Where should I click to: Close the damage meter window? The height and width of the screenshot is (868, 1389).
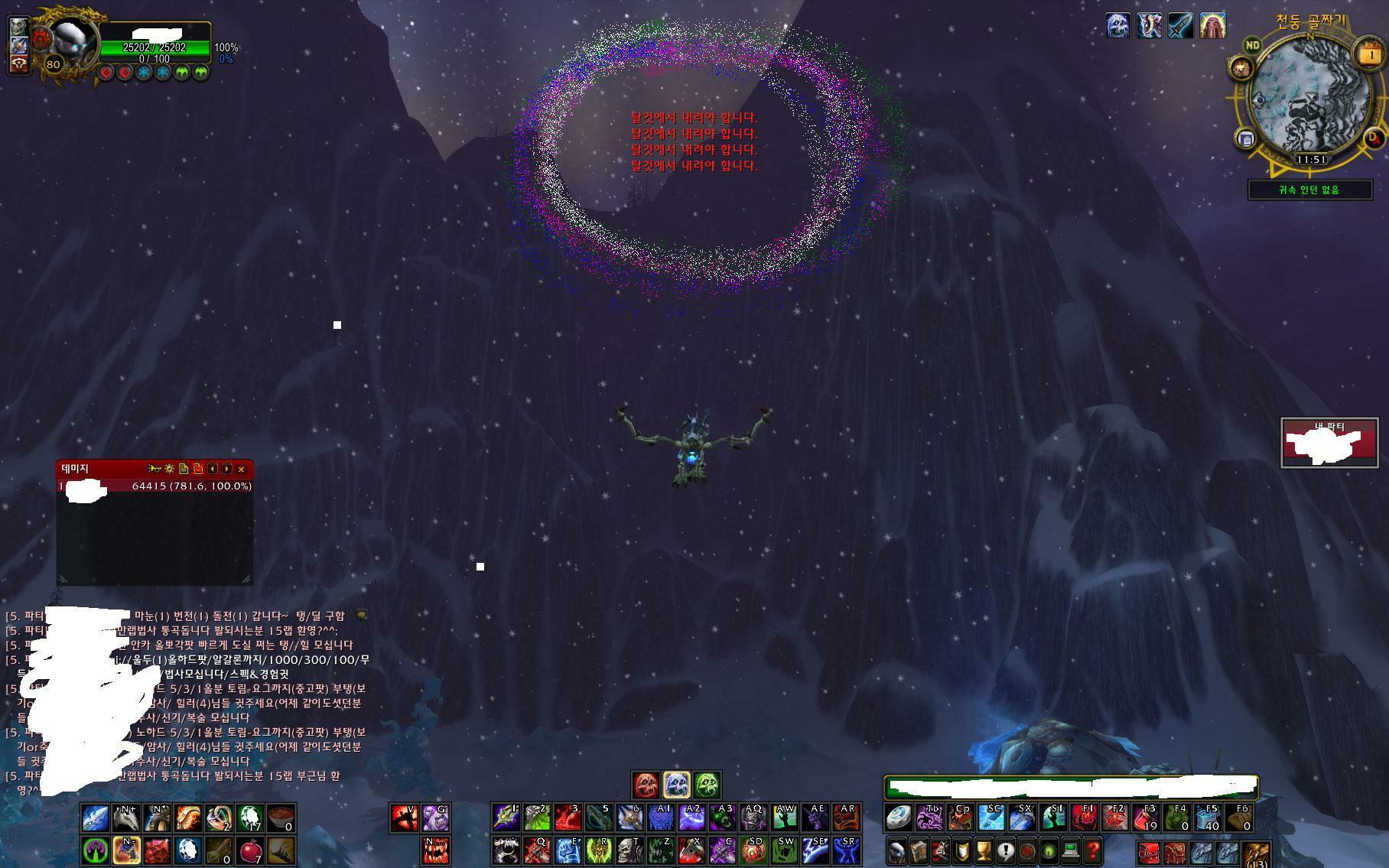[x=242, y=469]
